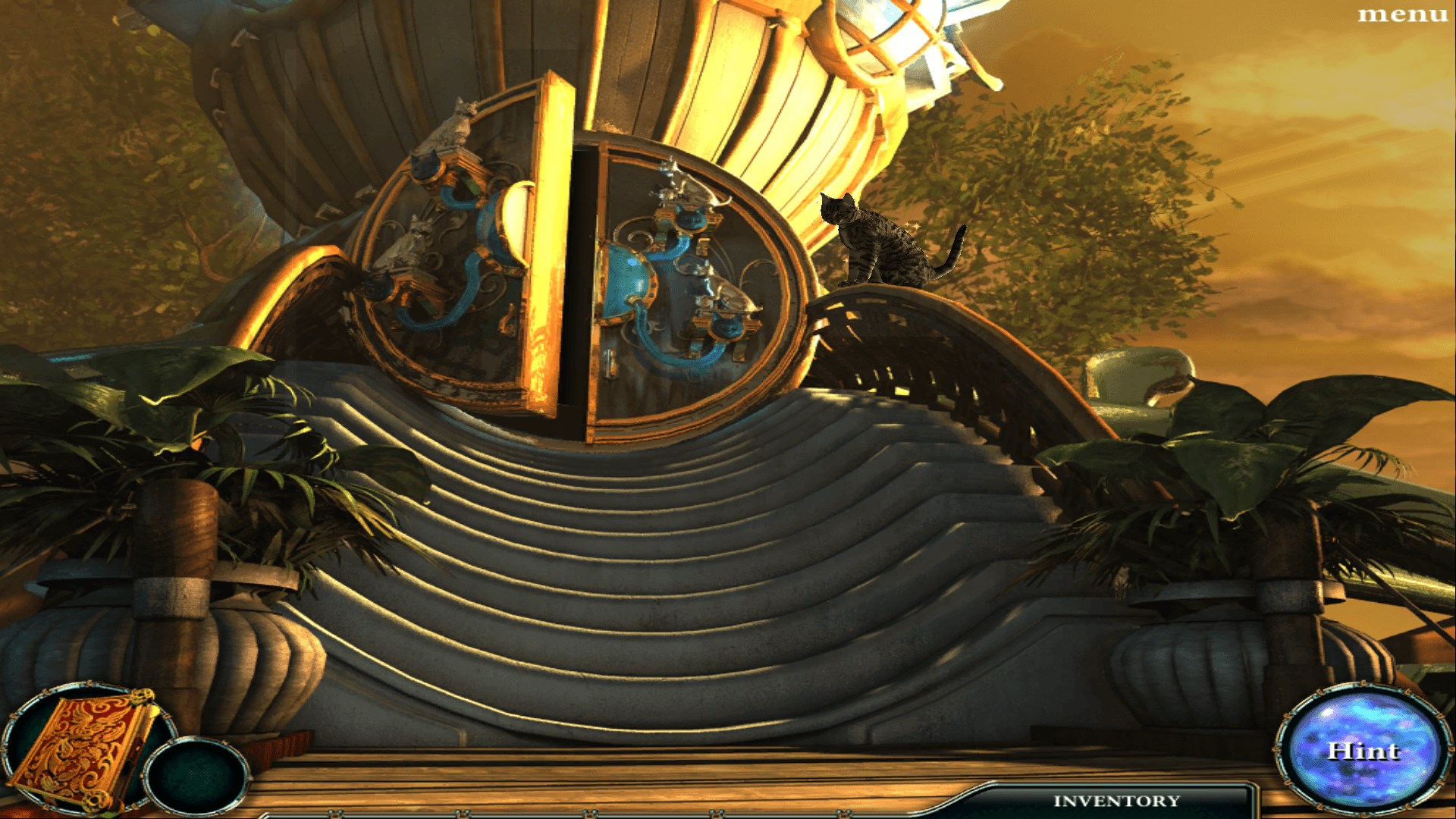Open the red and gold journal book
1456x819 pixels.
[85, 747]
